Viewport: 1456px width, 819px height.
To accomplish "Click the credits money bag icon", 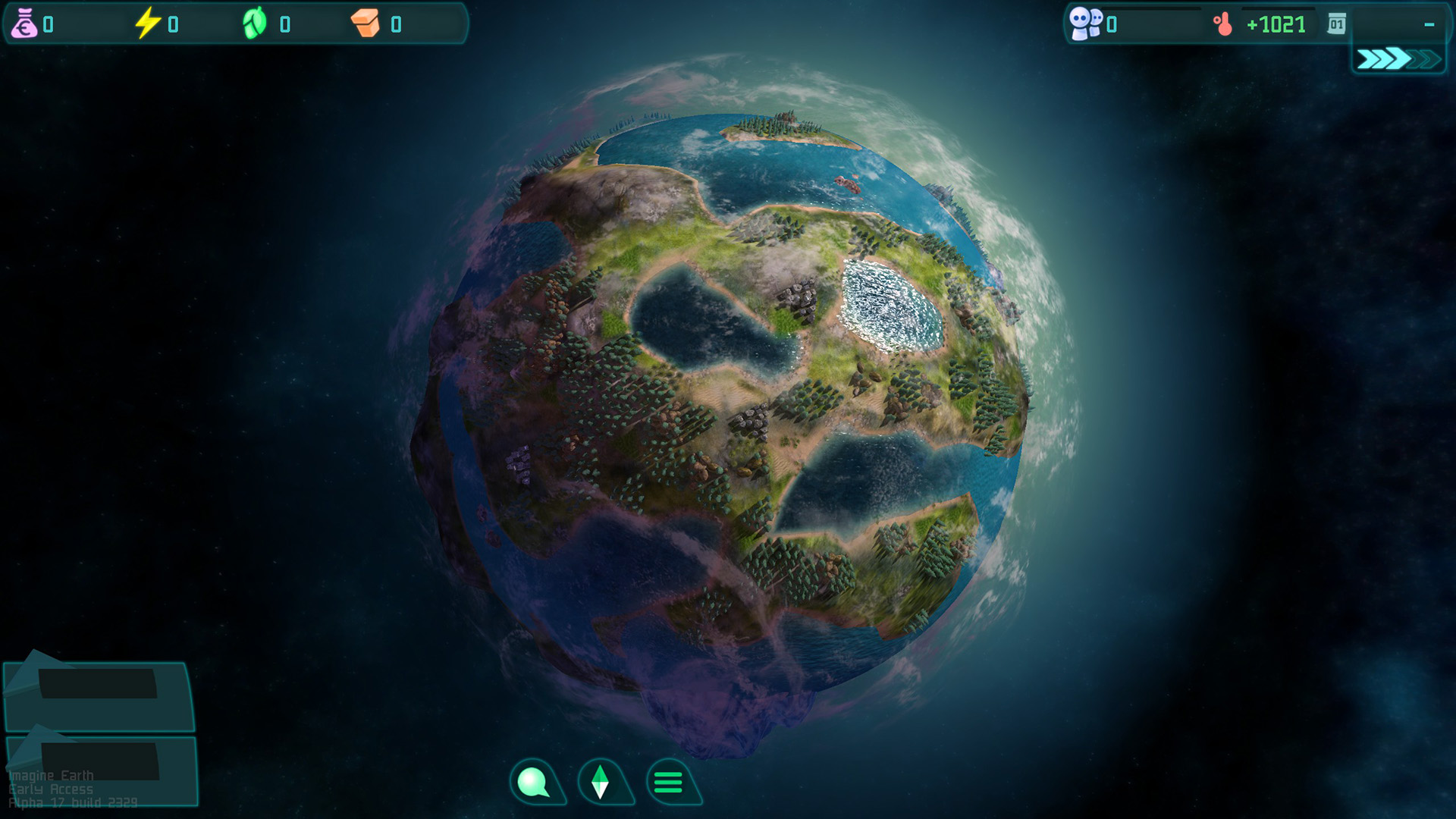I will click(x=25, y=23).
